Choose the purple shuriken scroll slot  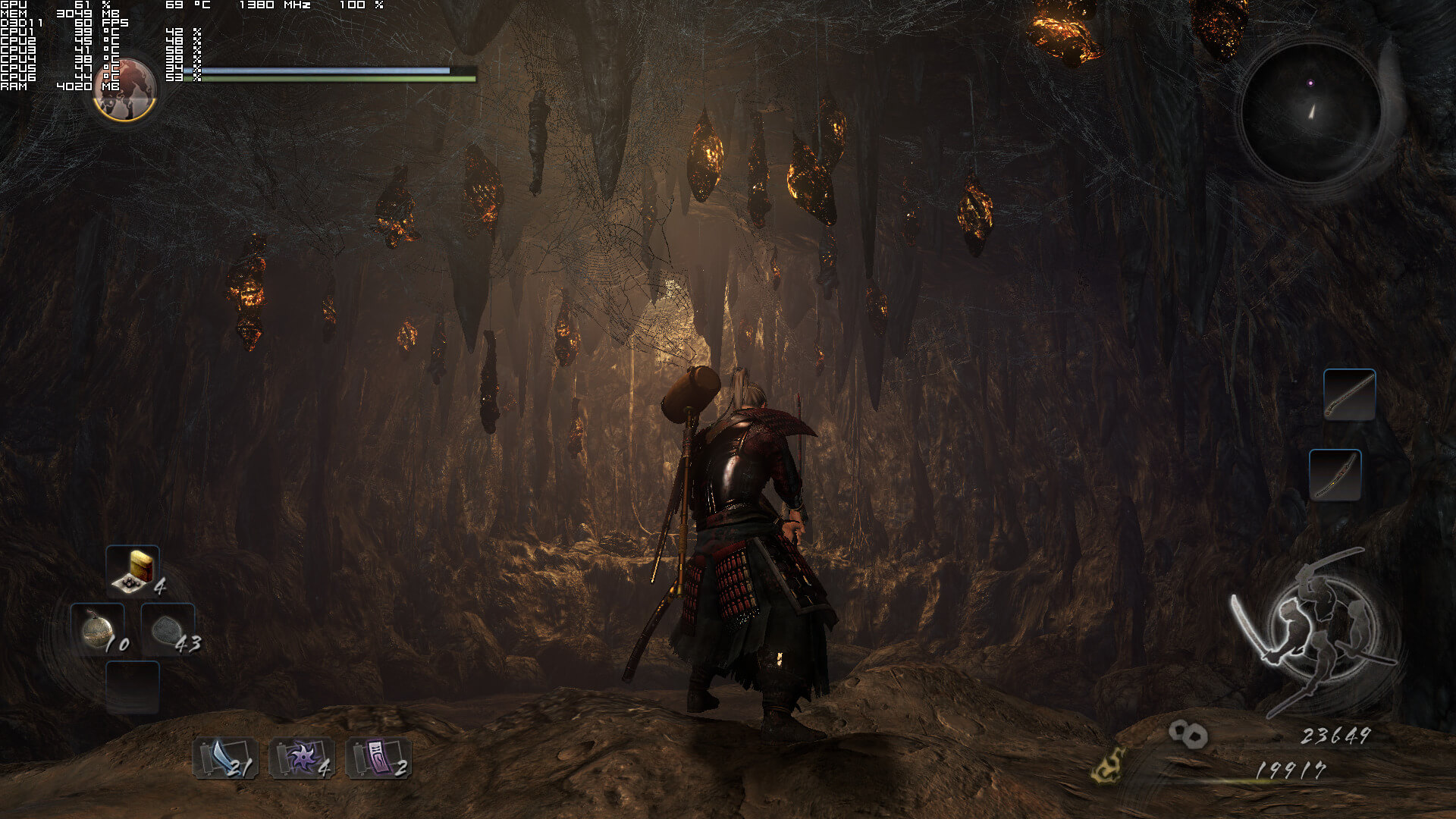302,758
